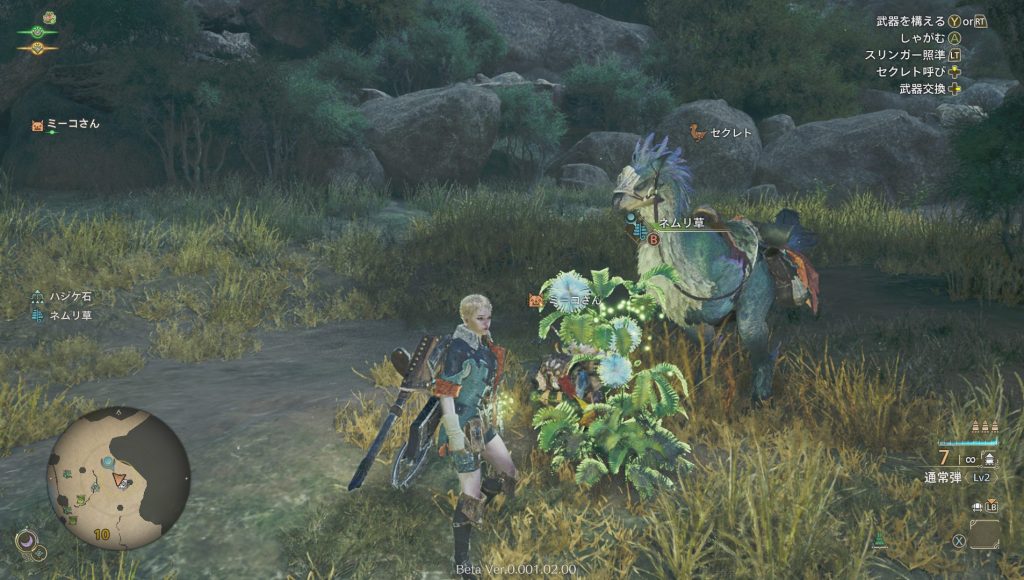The width and height of the screenshot is (1024, 580).
Task: Click the blue camp marker on the minimap
Action: (x=106, y=462)
